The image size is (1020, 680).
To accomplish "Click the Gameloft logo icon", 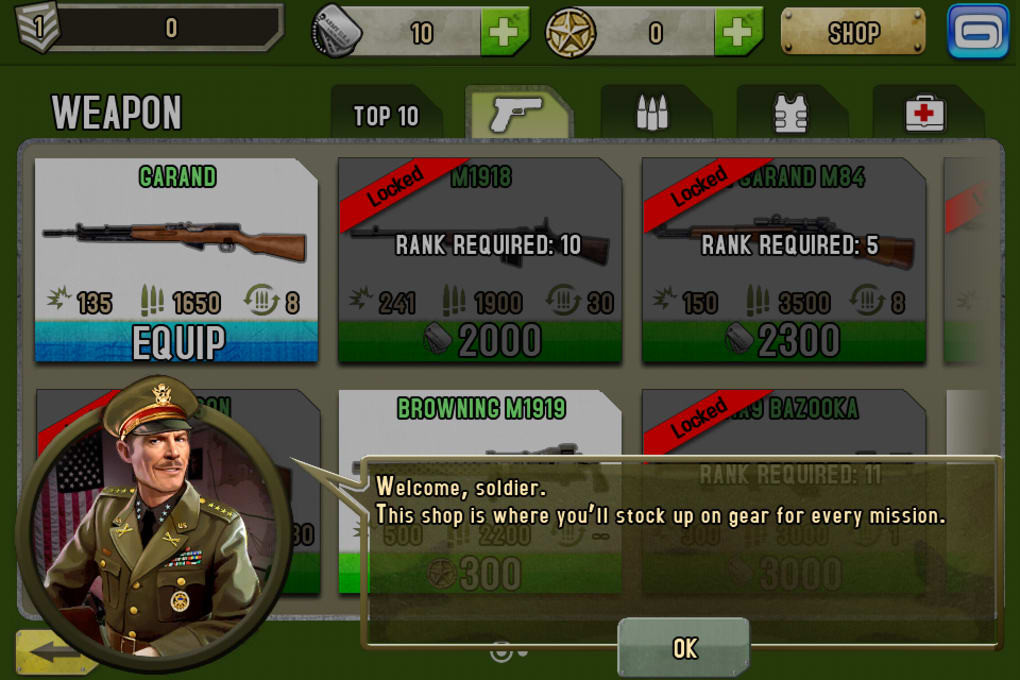I will [x=979, y=31].
